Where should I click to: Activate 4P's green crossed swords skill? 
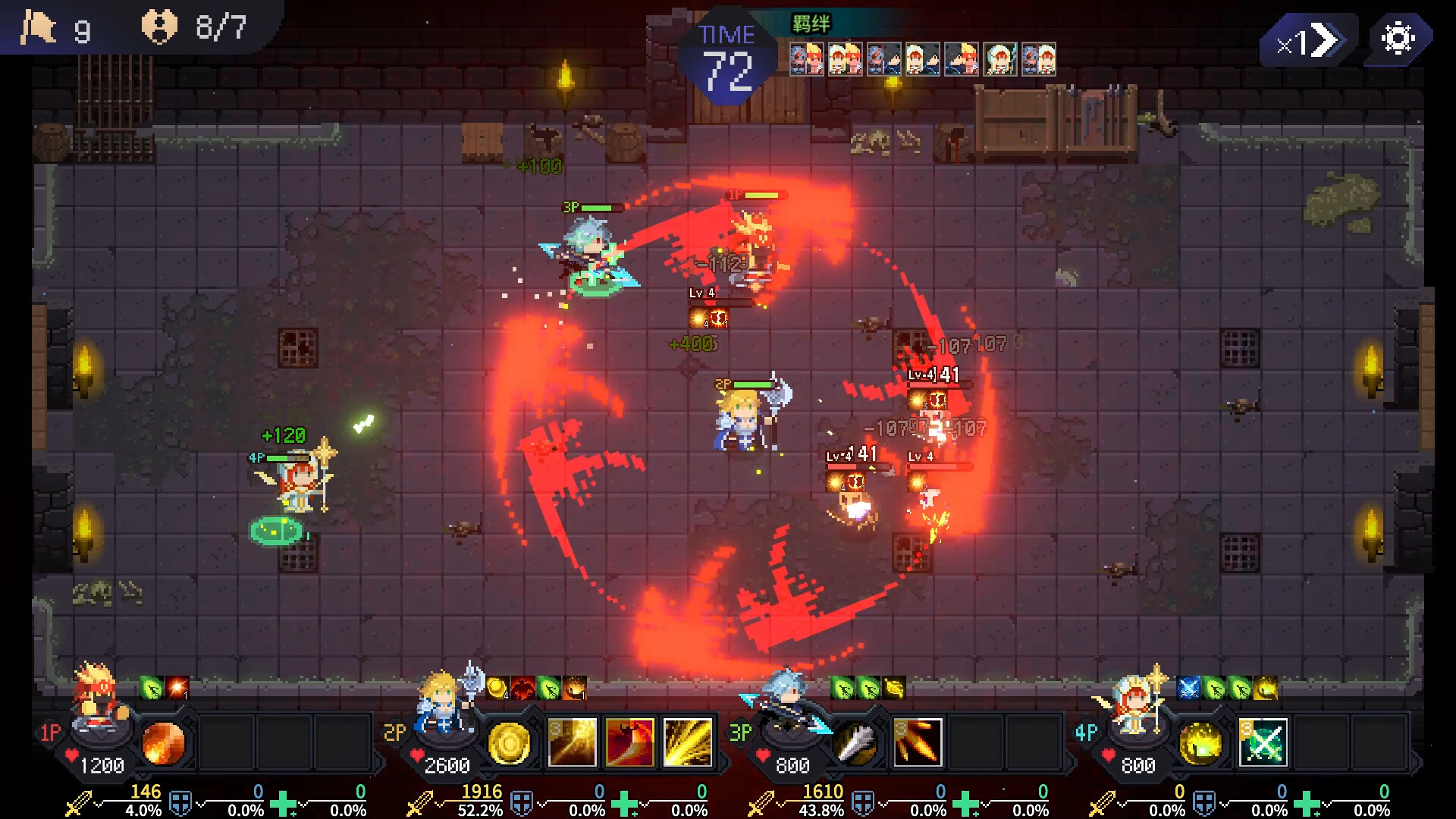[1263, 742]
